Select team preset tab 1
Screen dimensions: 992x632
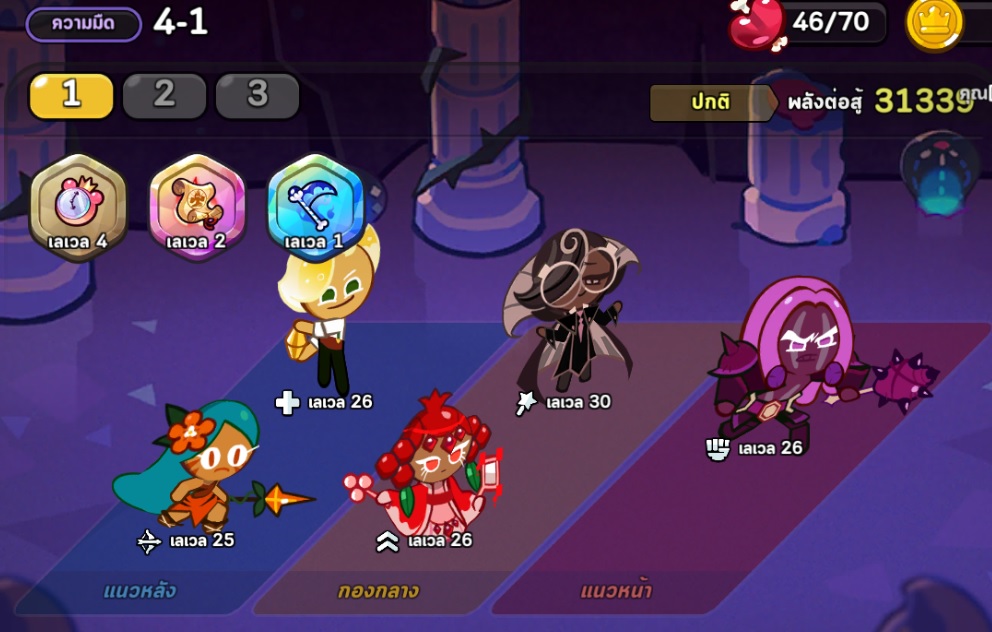click(x=71, y=95)
